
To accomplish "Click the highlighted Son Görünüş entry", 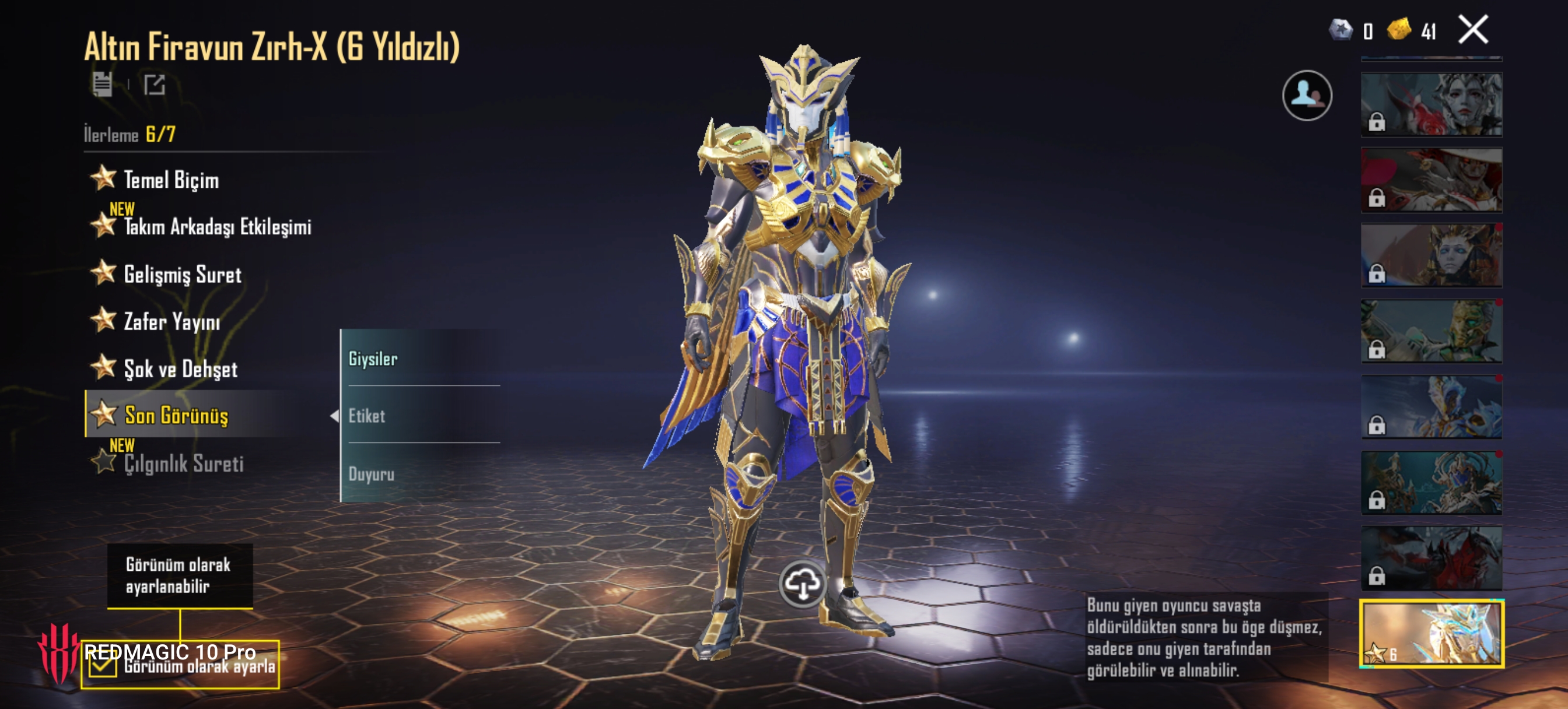I will click(x=176, y=415).
